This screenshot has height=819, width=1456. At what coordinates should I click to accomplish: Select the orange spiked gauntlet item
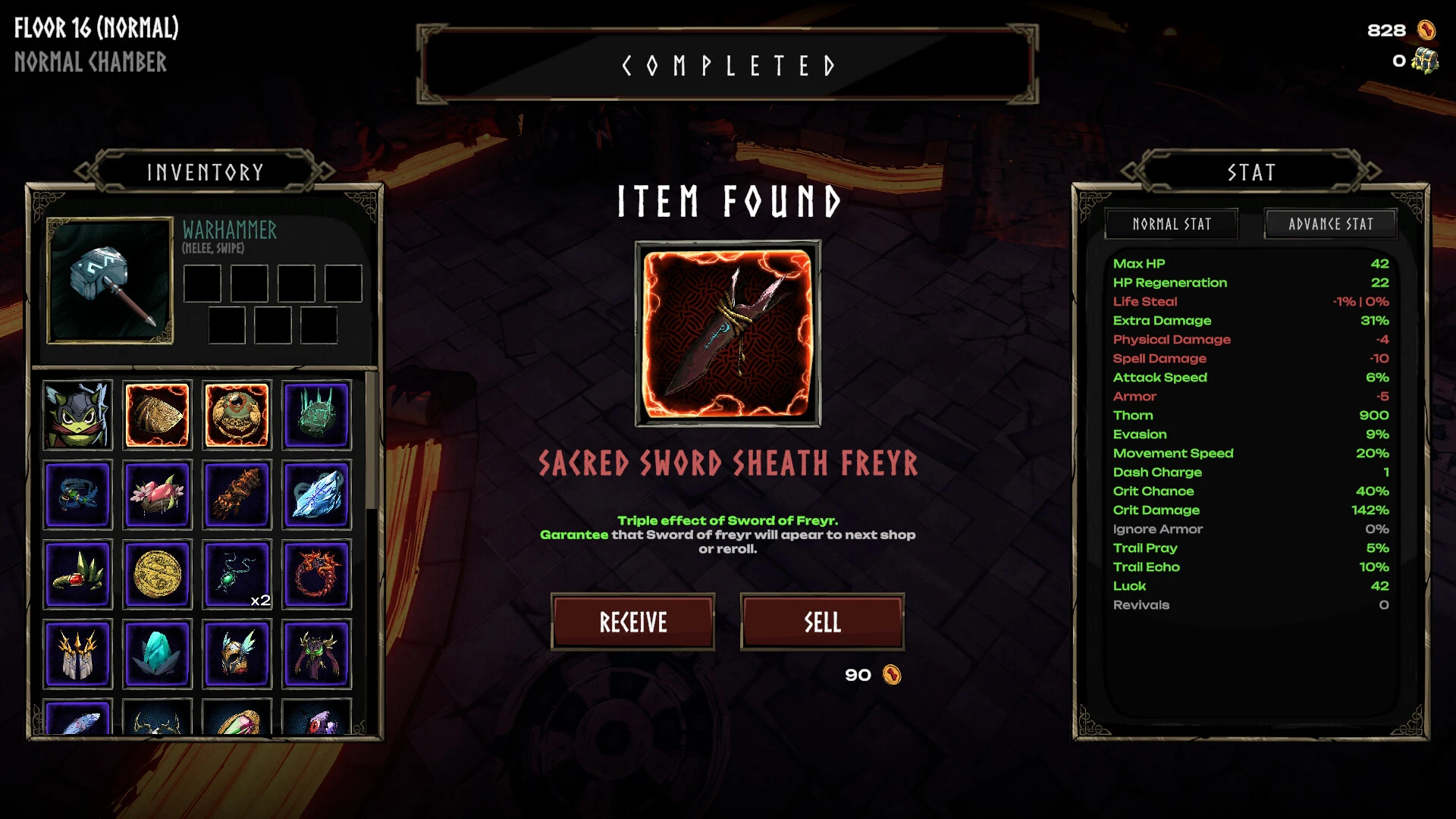pos(237,495)
